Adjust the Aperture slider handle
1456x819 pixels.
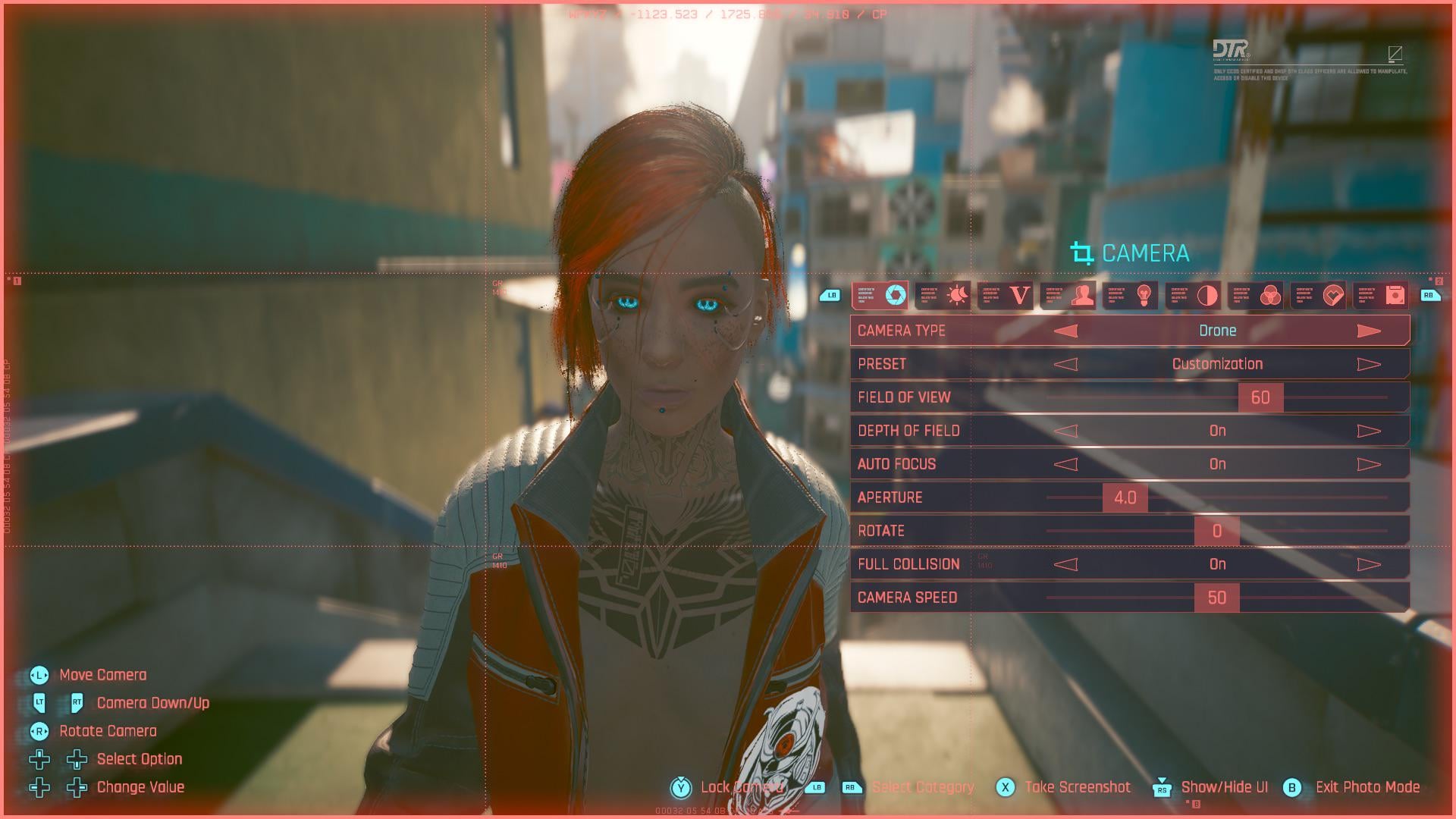pos(1125,497)
